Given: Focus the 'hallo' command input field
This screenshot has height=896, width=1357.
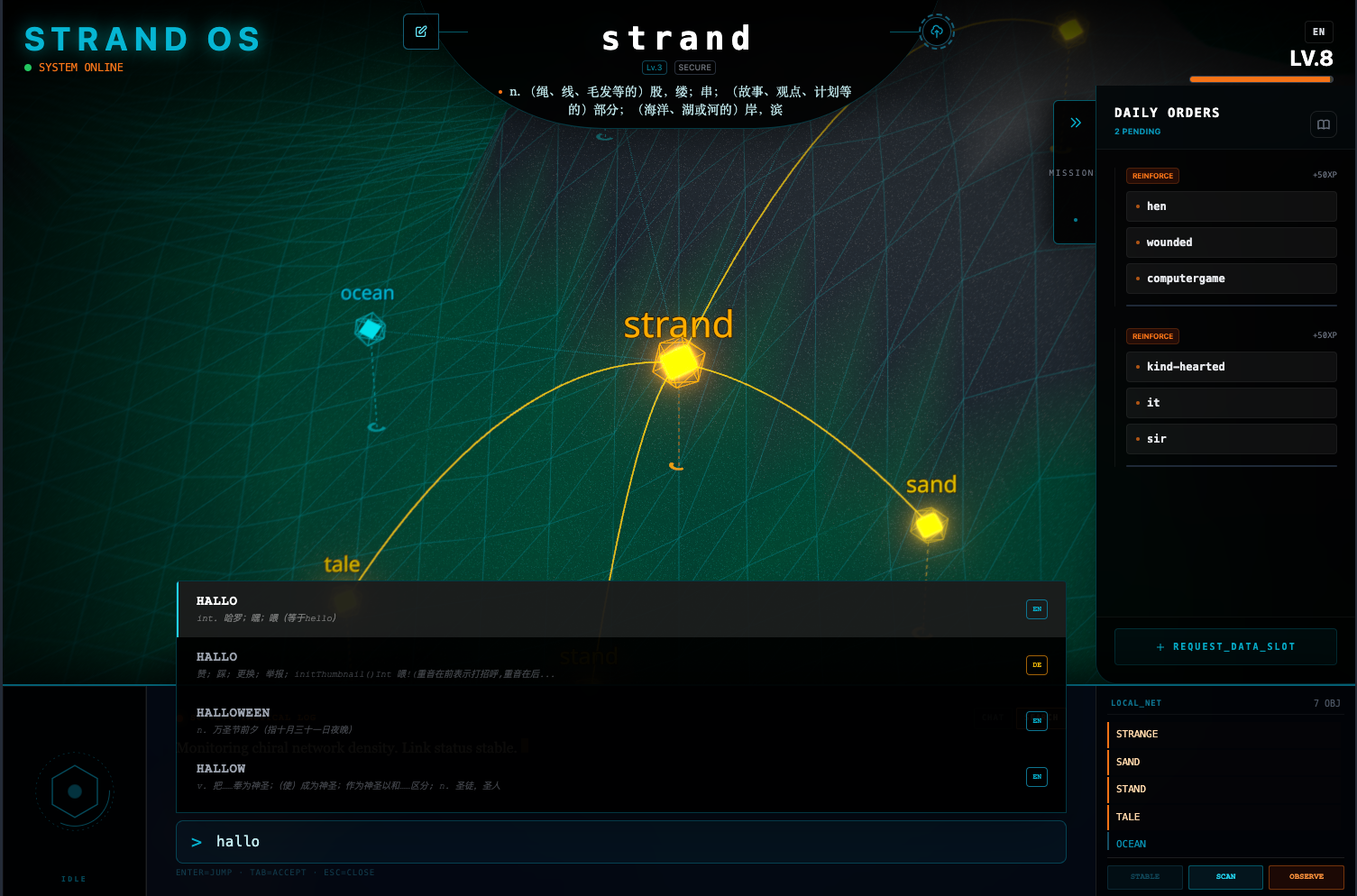Looking at the screenshot, I should (x=621, y=842).
